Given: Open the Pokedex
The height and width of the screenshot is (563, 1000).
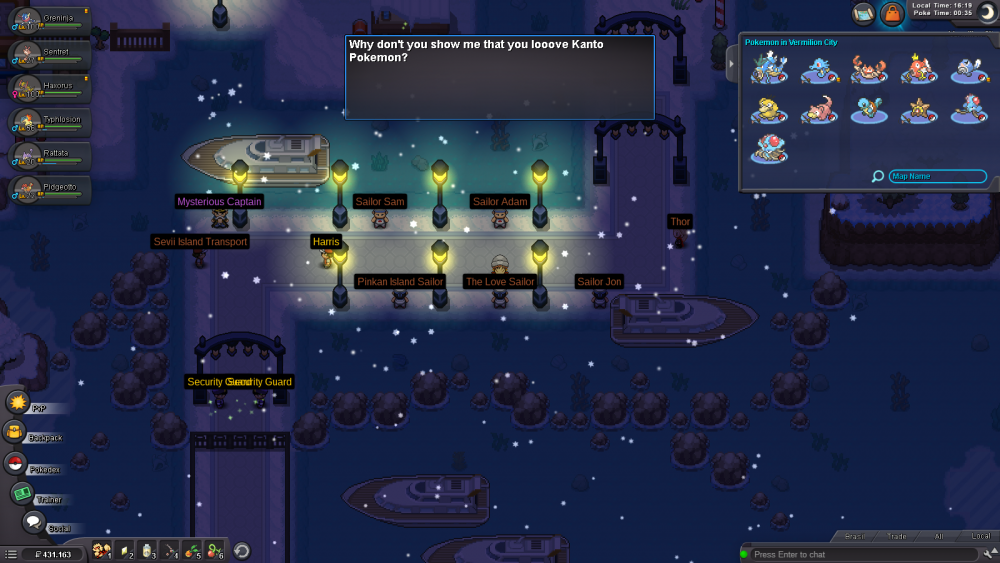Looking at the screenshot, I should coord(16,463).
